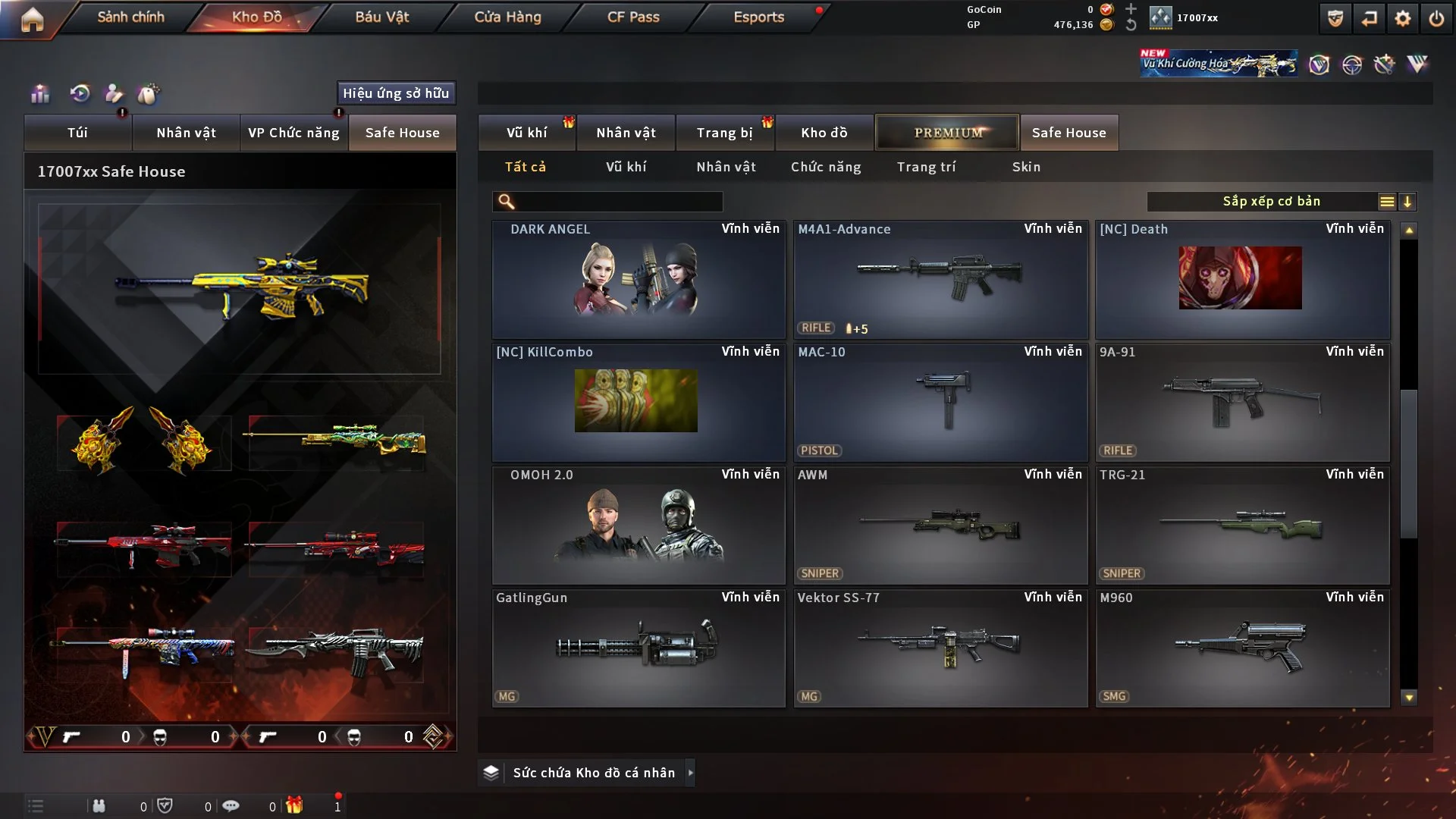
Task: Open the Báu Vật menu
Action: point(381,17)
